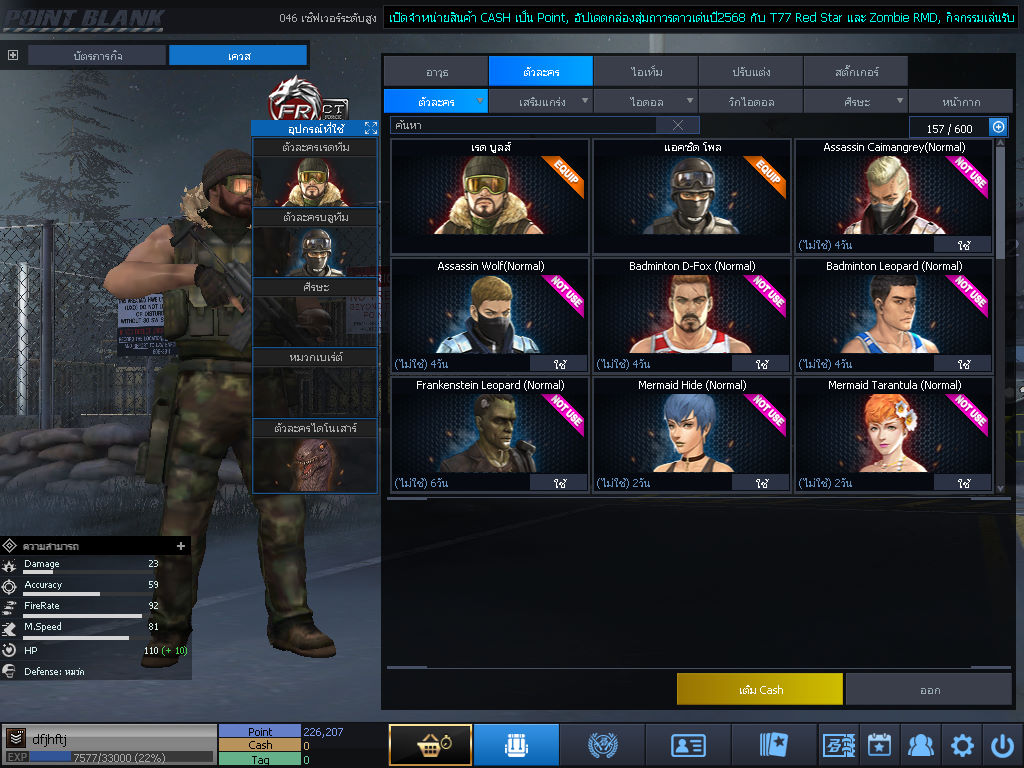The image size is (1024, 768).
Task: Select the ปรับแต่ง customization tab
Action: pyautogui.click(x=750, y=71)
